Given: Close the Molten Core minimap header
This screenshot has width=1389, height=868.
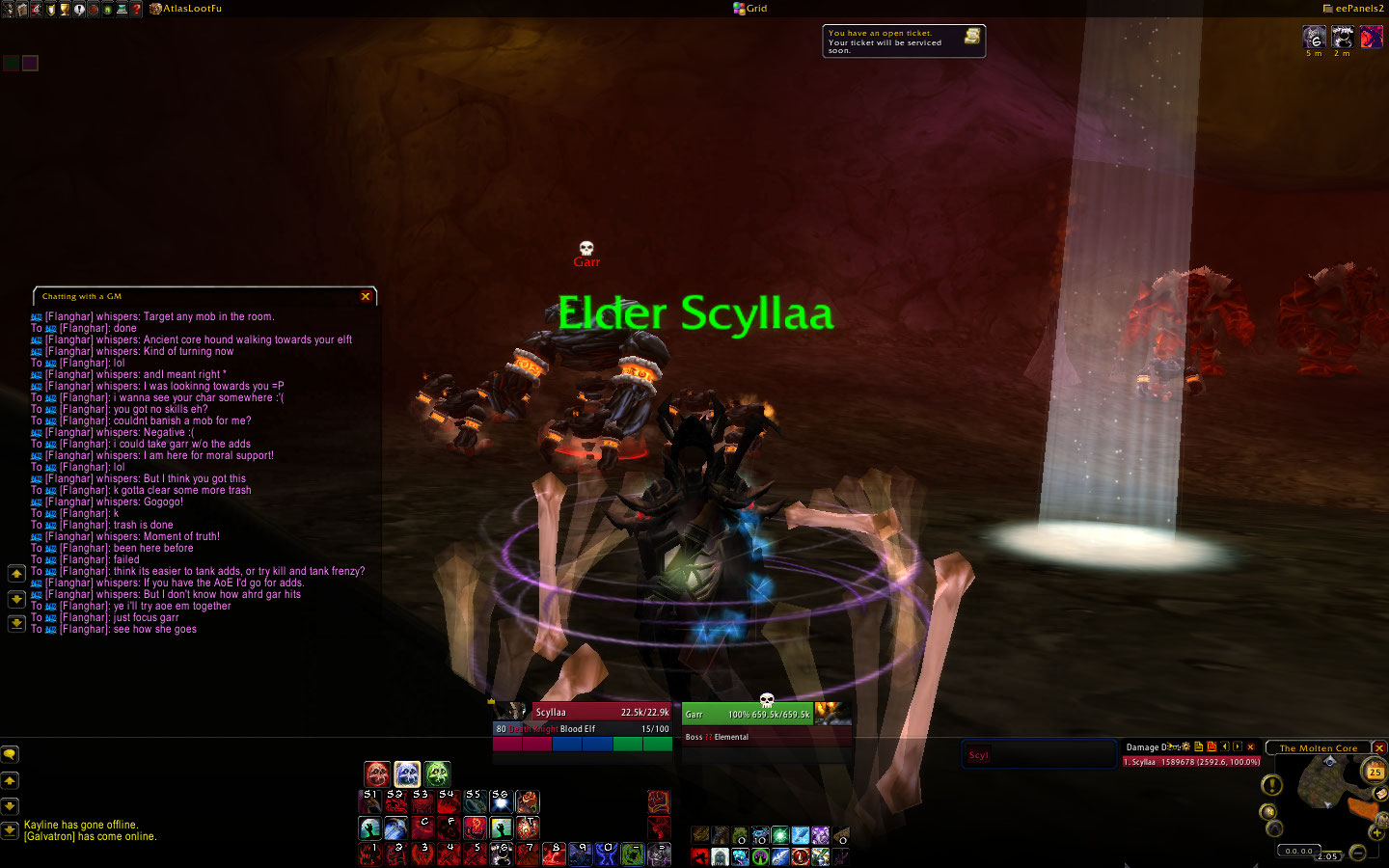Looking at the screenshot, I should [x=1379, y=747].
